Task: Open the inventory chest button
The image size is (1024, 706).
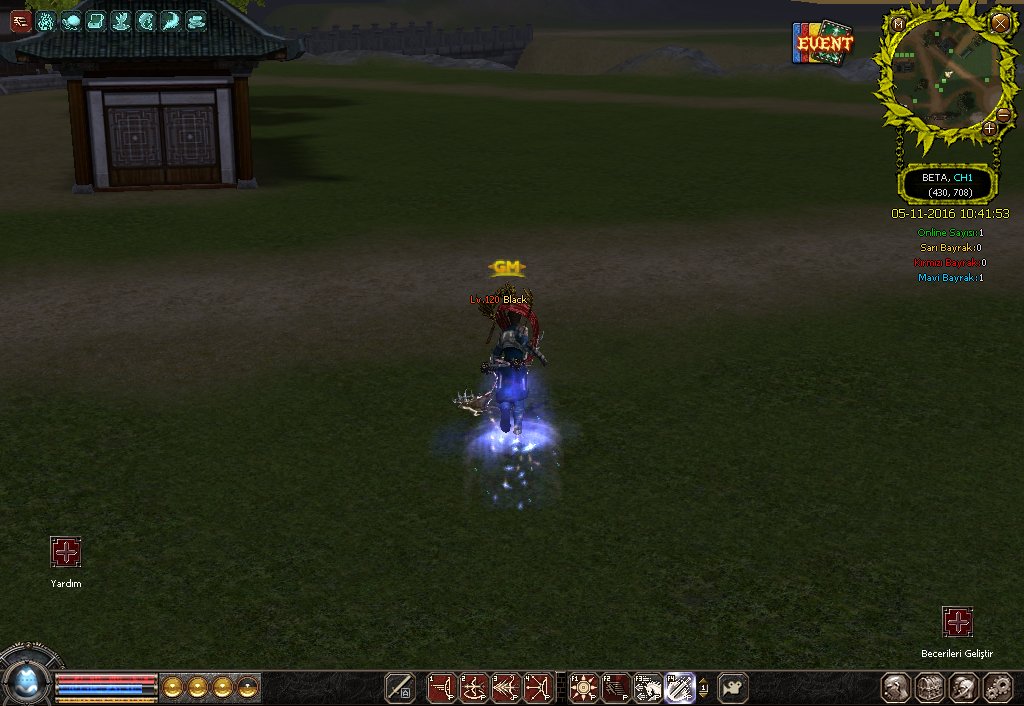Action: pos(931,688)
